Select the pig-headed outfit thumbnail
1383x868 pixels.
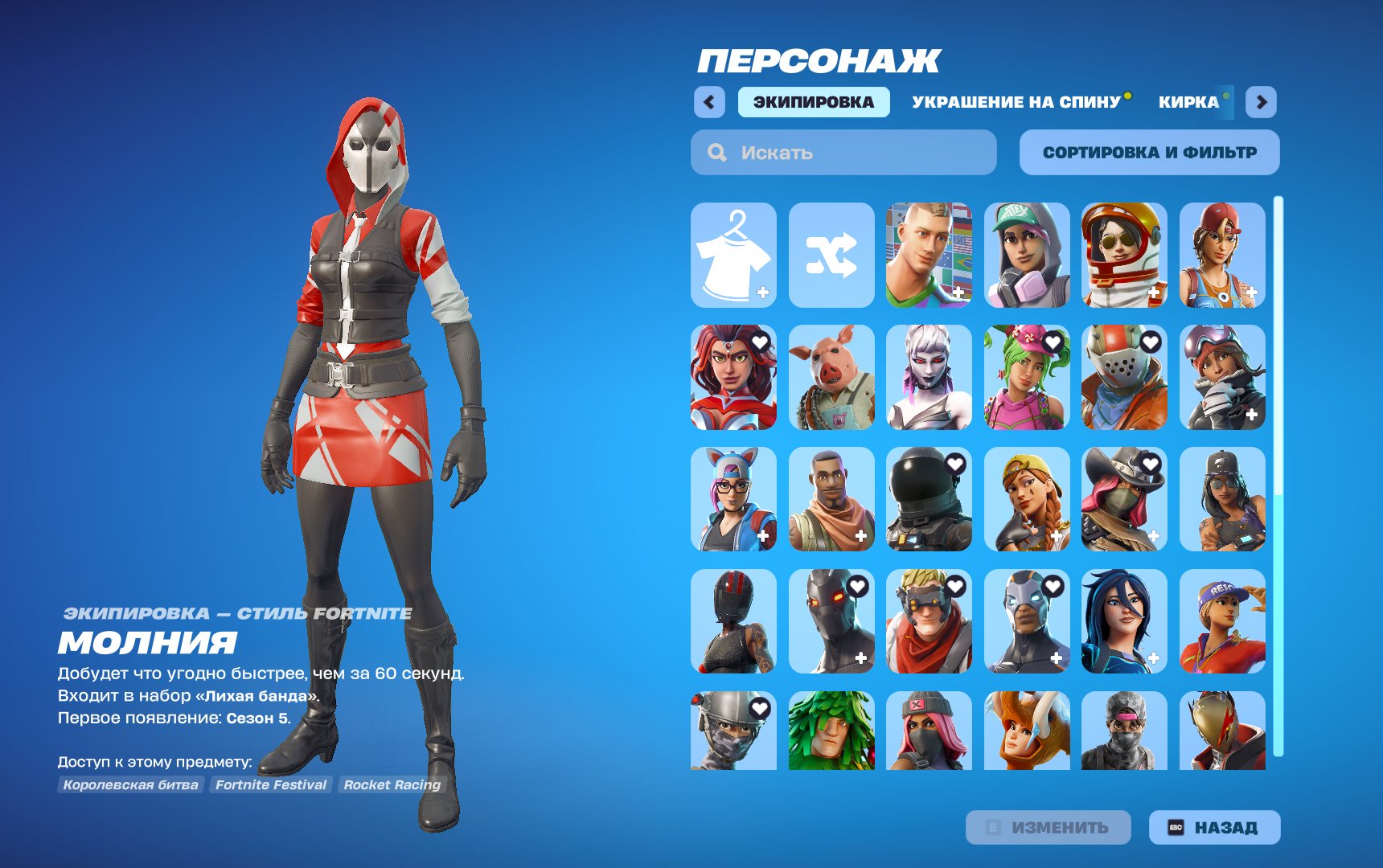[x=831, y=378]
